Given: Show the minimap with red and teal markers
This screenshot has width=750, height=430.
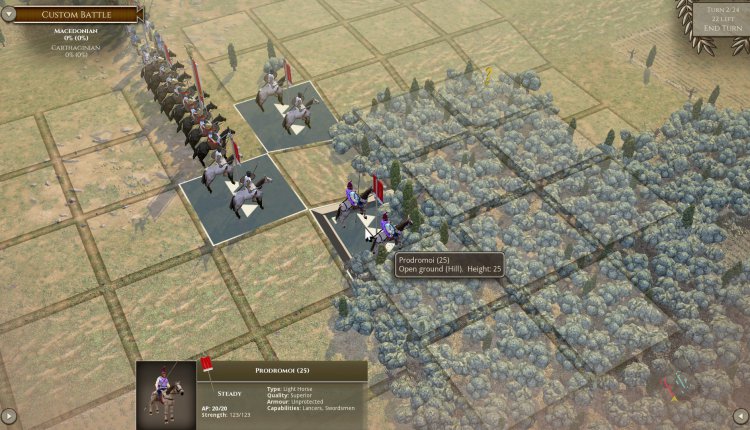Looking at the screenshot, I should [677, 387].
